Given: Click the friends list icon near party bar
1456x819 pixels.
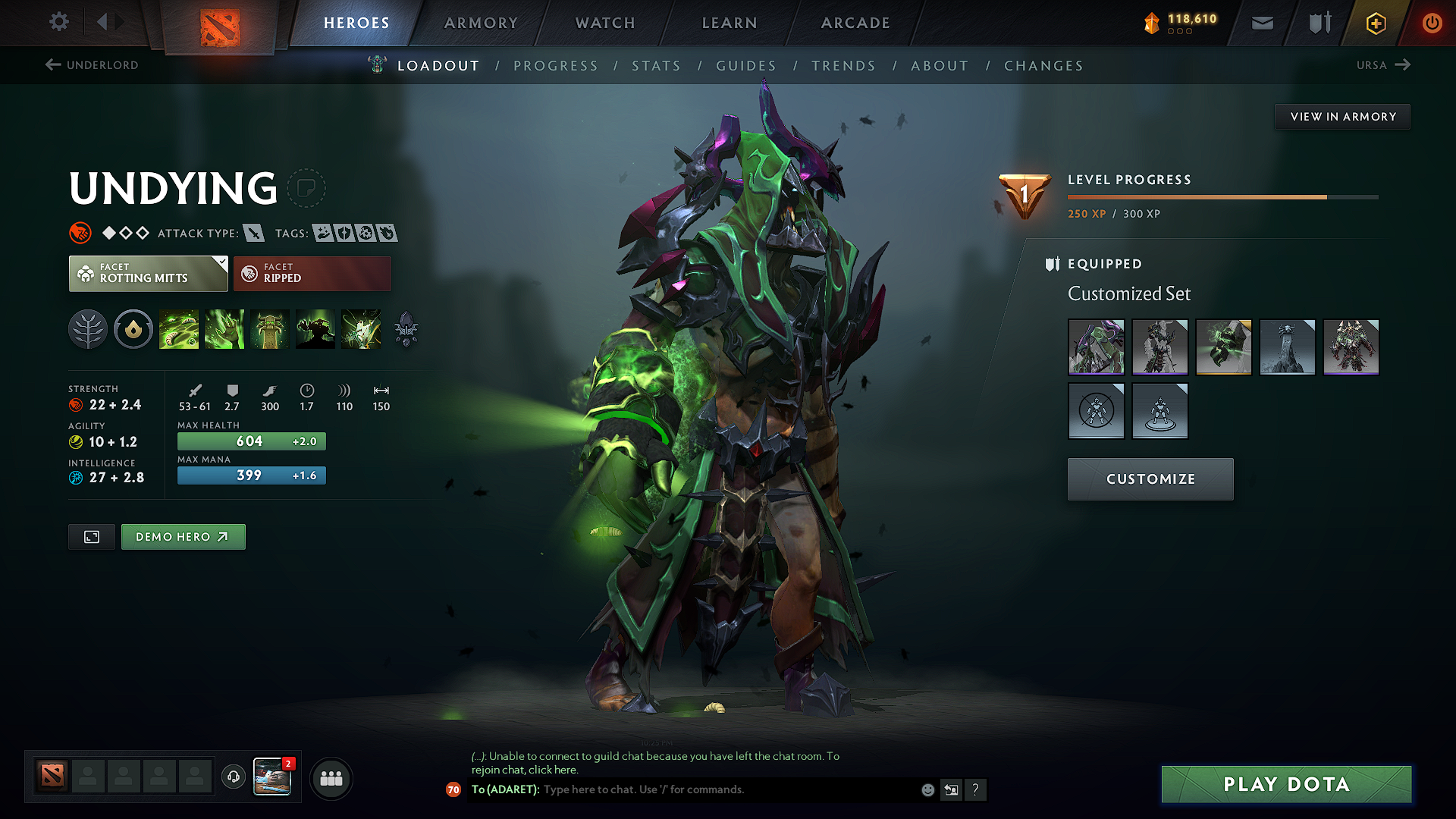Looking at the screenshot, I should pos(331,778).
